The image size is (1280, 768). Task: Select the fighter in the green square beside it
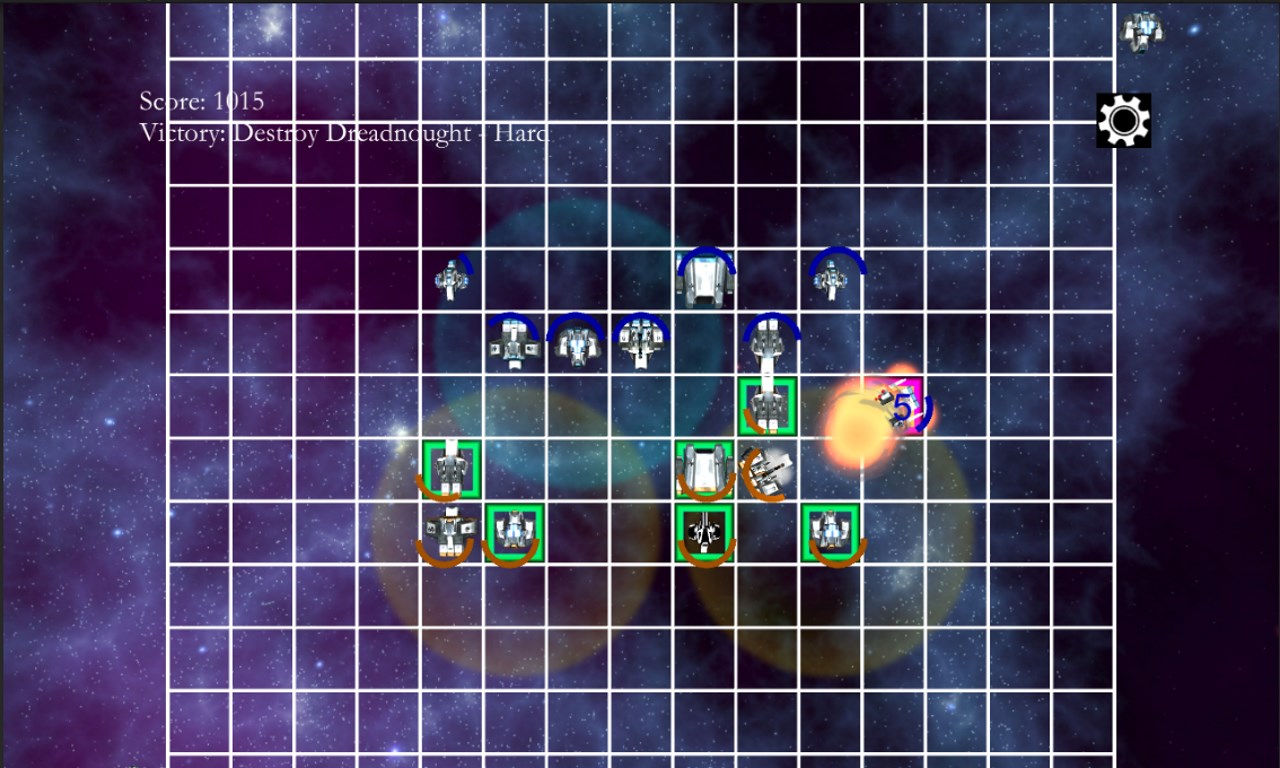point(516,532)
